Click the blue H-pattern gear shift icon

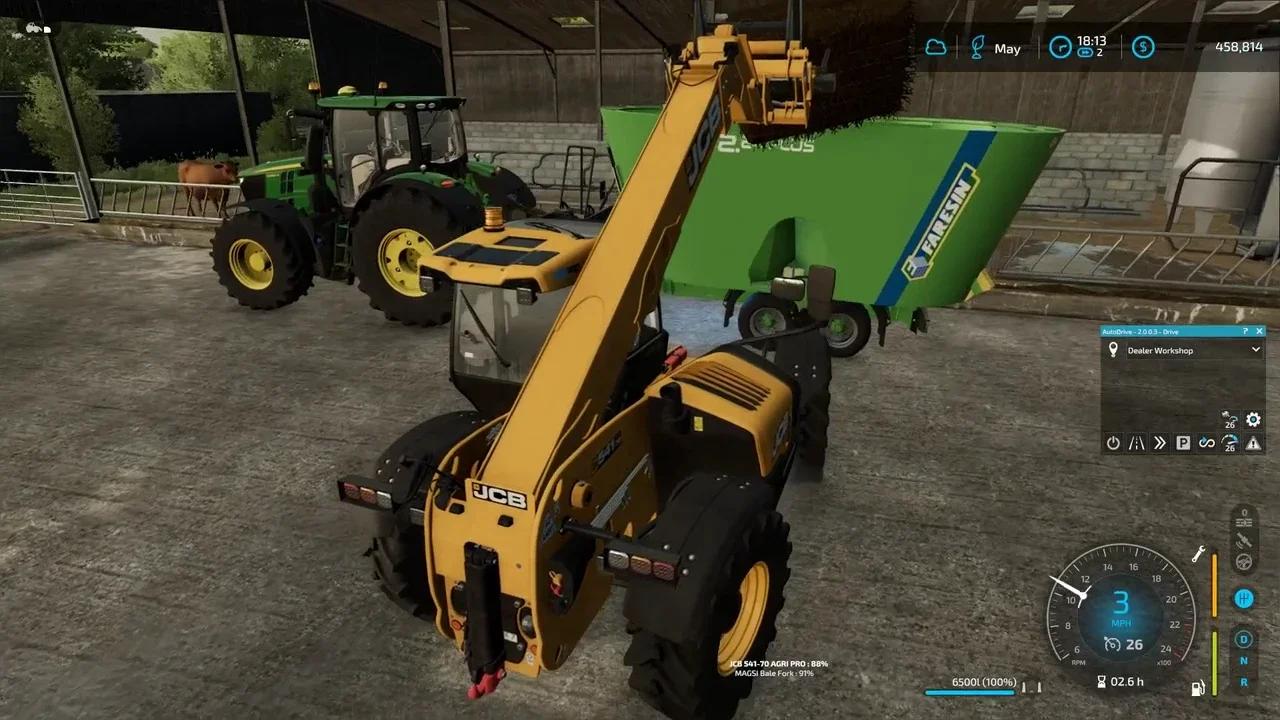coord(1244,597)
